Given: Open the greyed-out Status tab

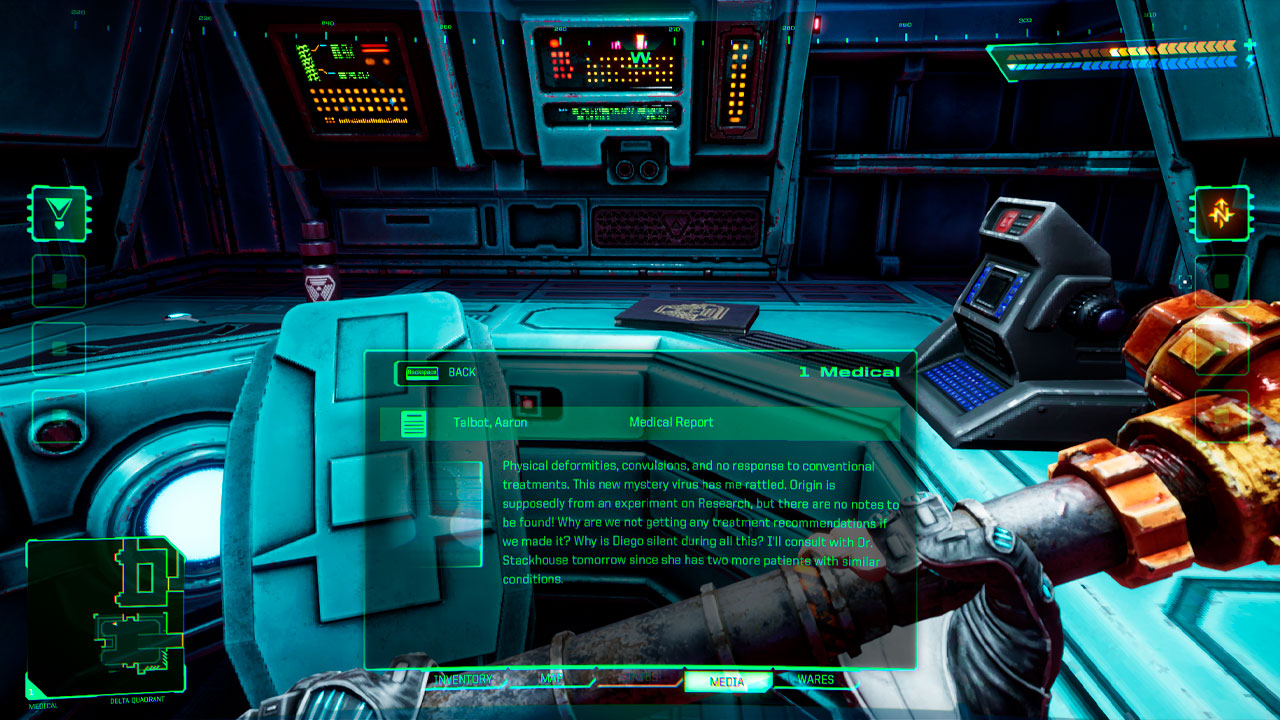Looking at the screenshot, I should 640,680.
